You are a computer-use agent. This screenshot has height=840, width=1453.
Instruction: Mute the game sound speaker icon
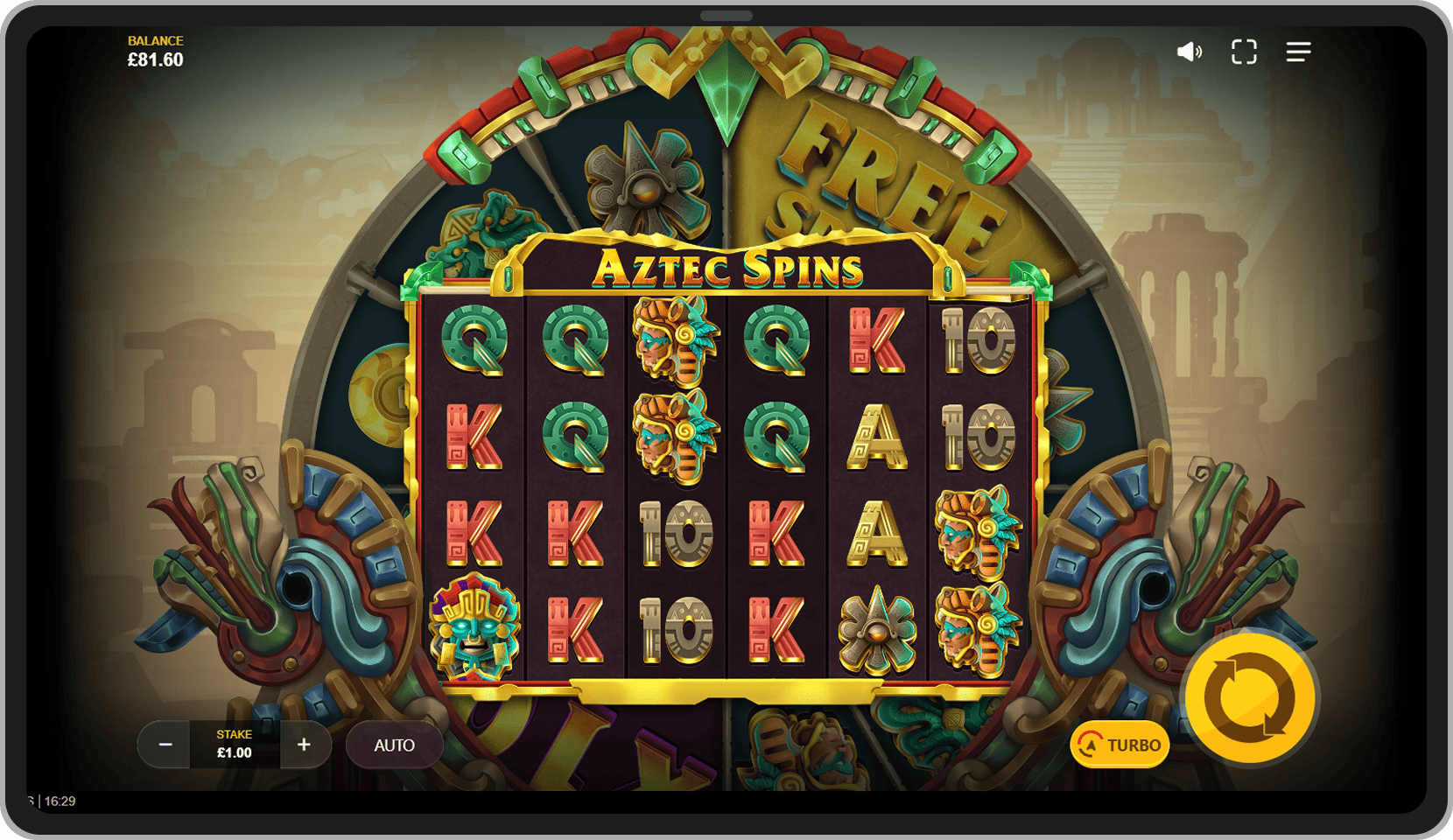coord(1188,52)
